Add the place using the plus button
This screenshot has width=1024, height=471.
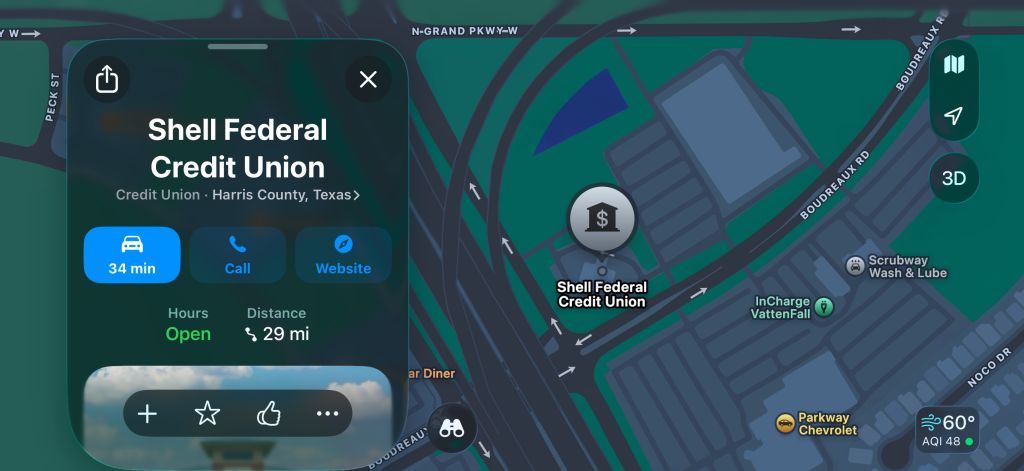(147, 414)
